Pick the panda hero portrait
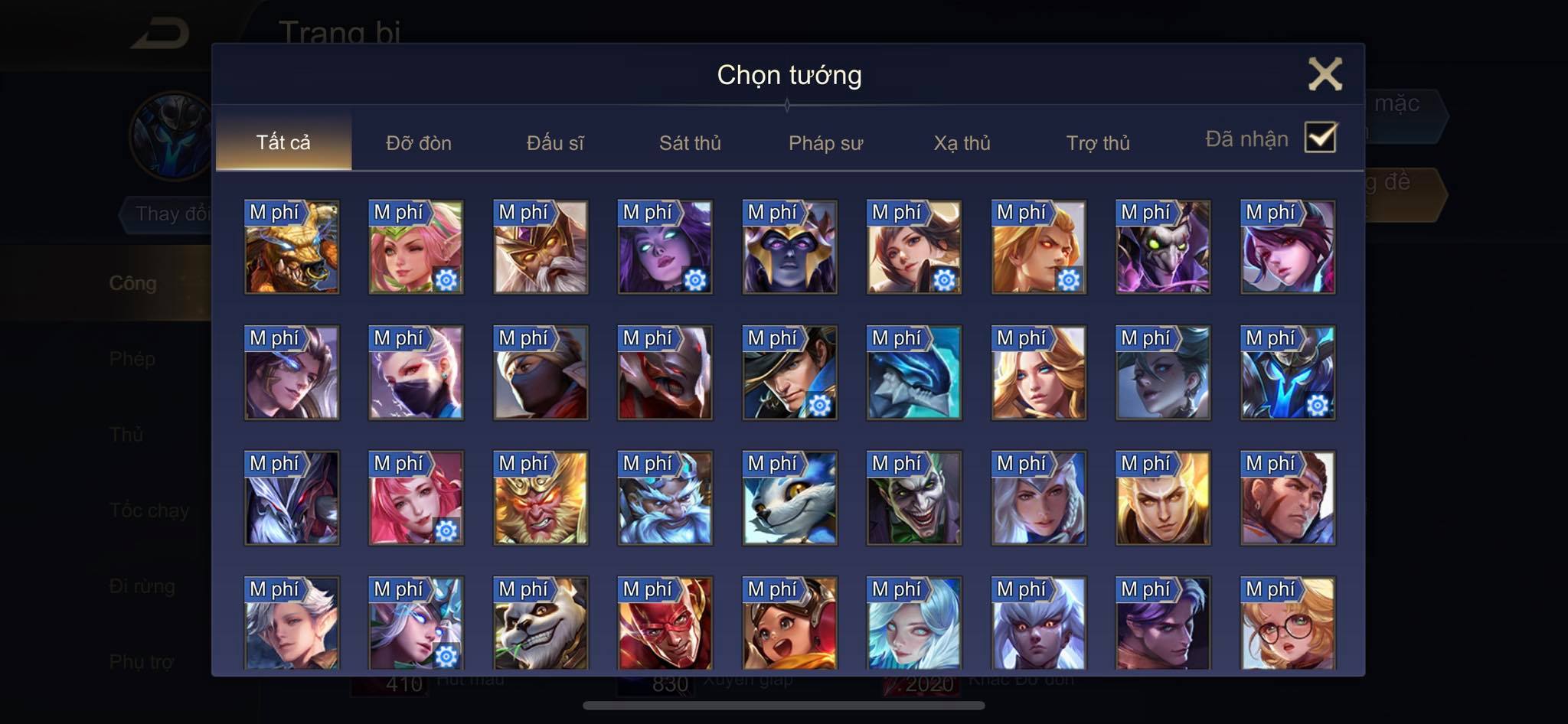 (541, 623)
